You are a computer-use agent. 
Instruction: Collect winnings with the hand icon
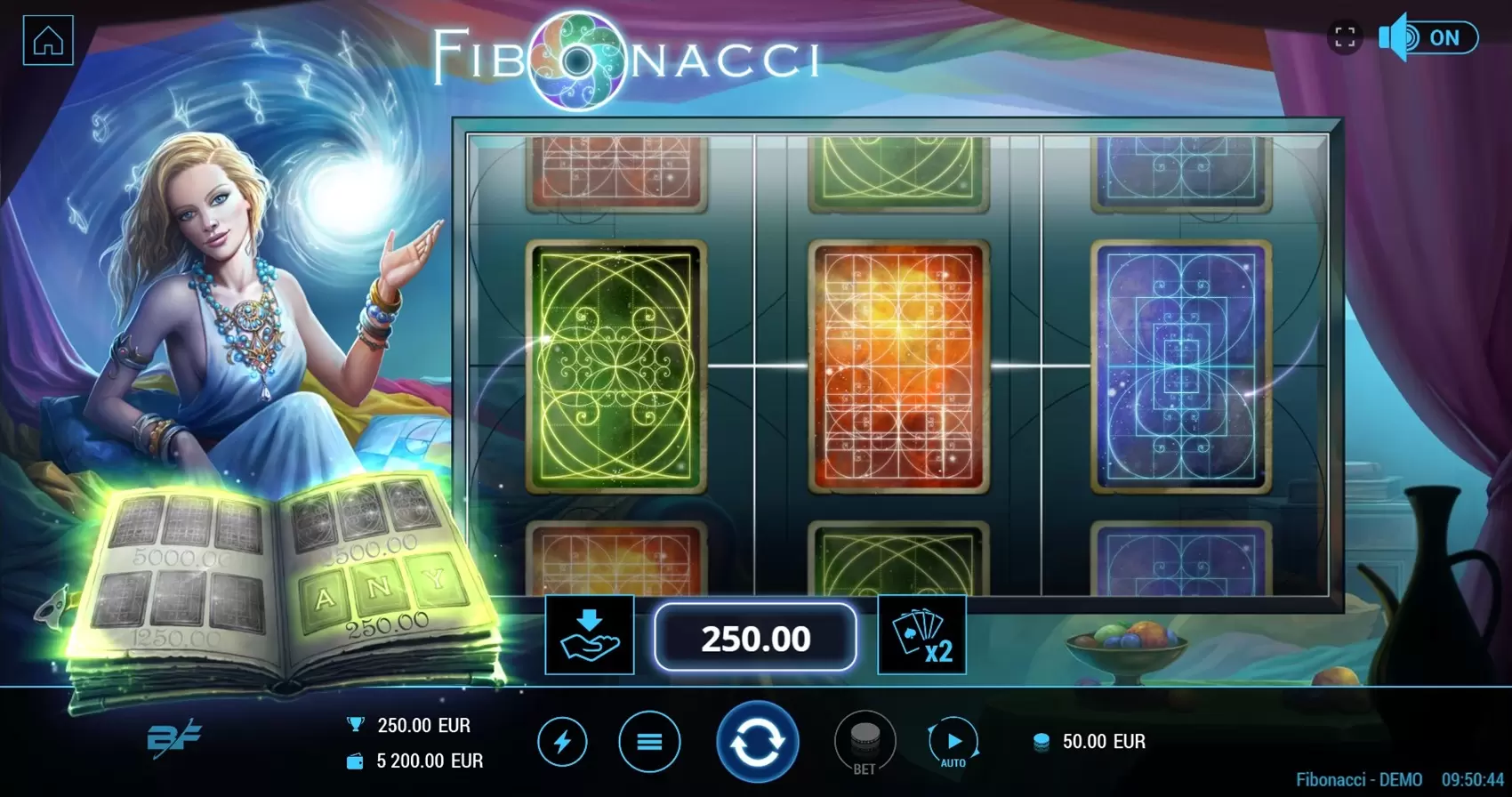pos(589,635)
